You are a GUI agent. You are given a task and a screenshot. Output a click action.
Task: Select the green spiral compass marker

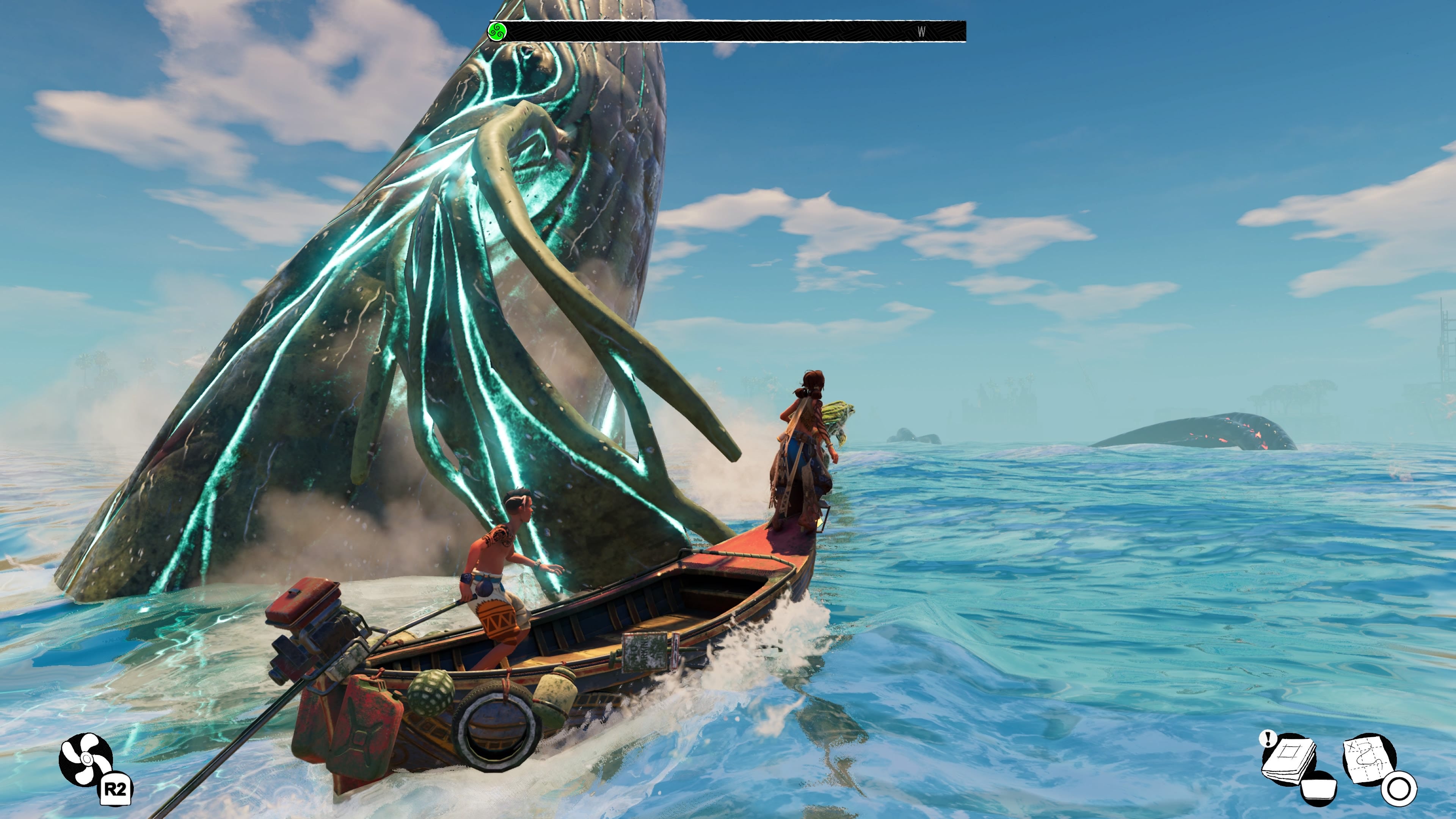click(x=497, y=31)
